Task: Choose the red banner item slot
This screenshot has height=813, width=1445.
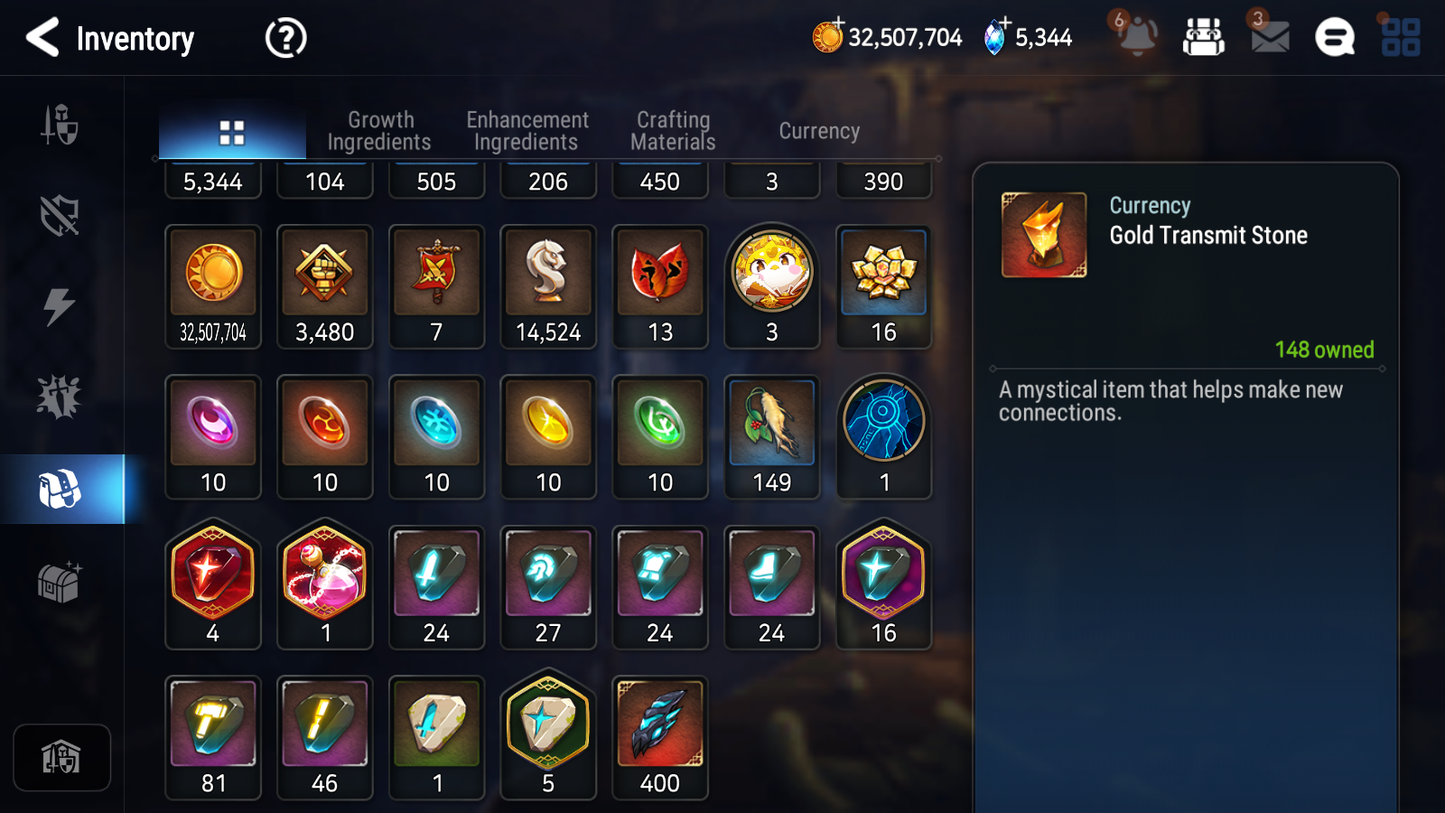Action: (x=436, y=285)
